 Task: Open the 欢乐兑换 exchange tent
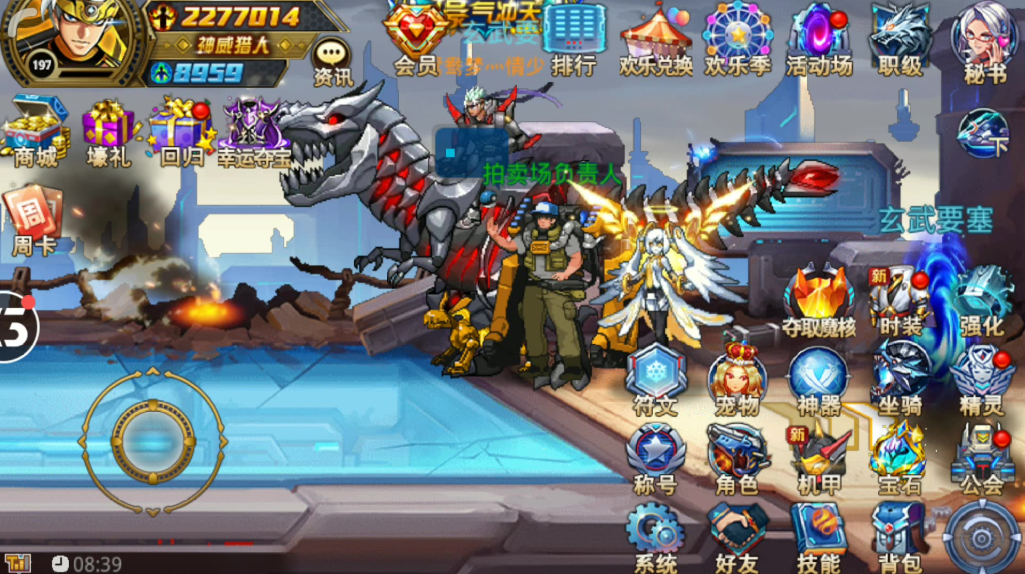coord(656,38)
